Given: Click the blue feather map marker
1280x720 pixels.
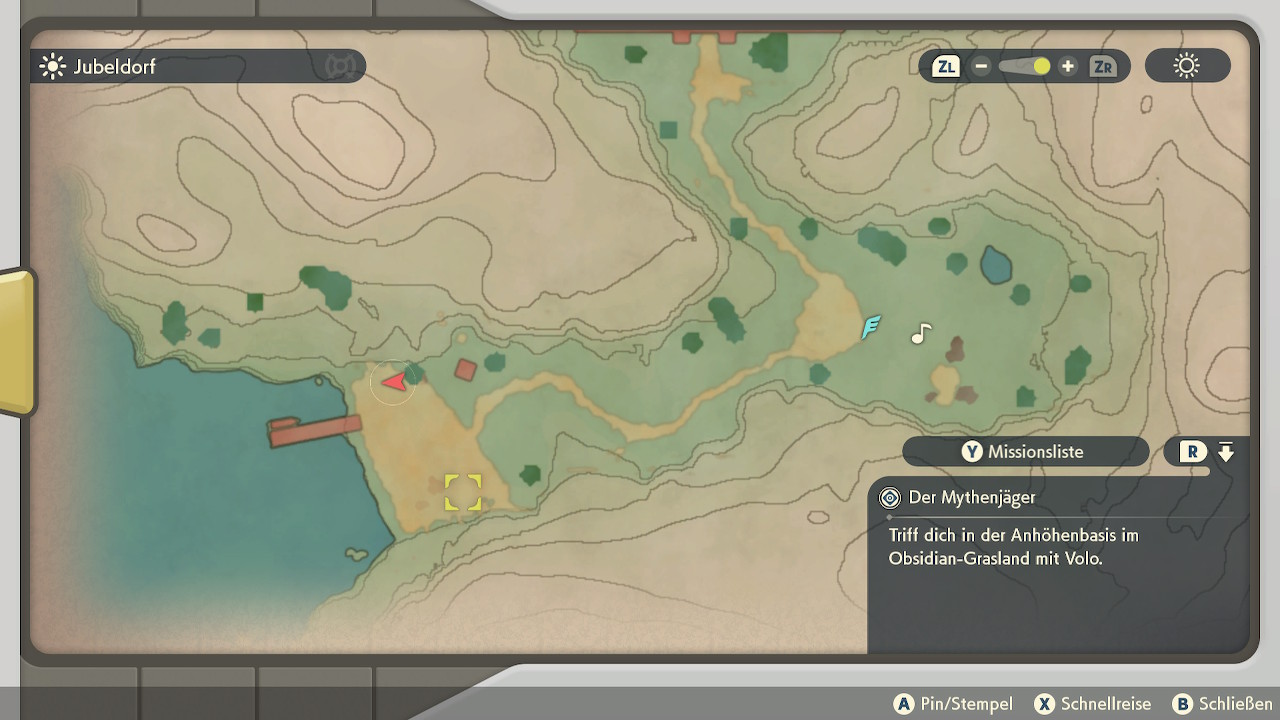Looking at the screenshot, I should [x=871, y=326].
